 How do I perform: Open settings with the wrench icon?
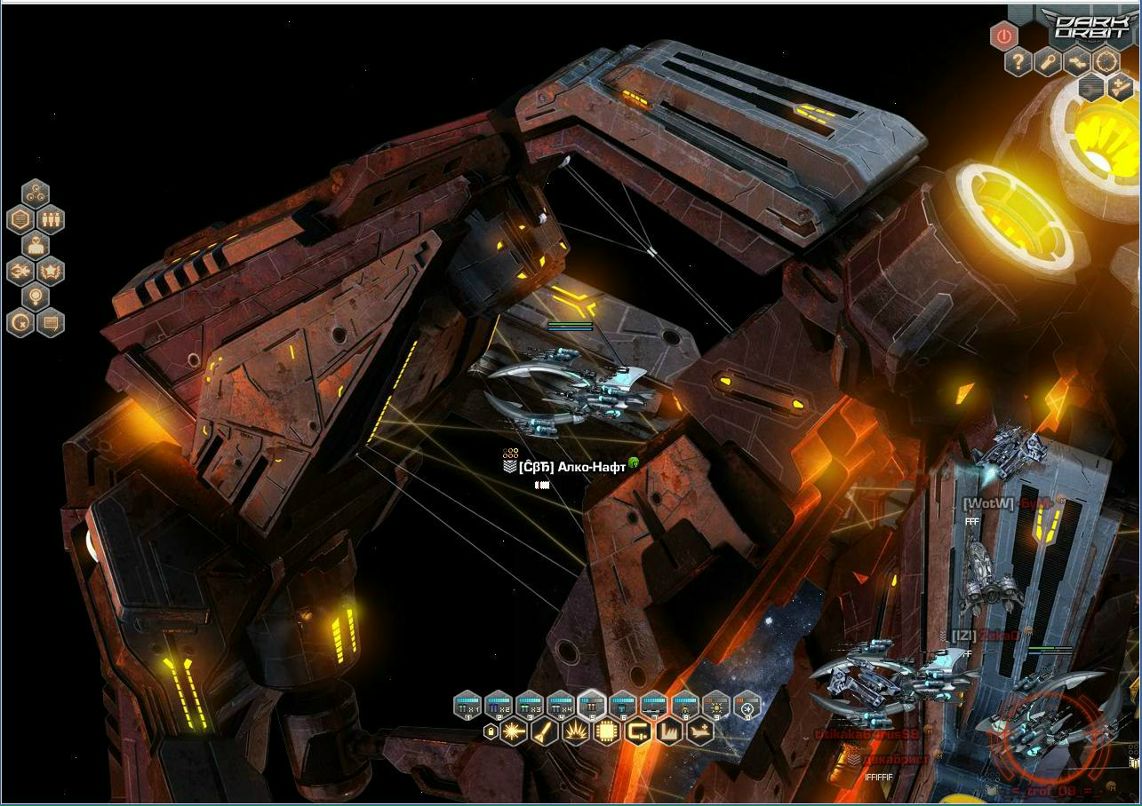[x=1047, y=63]
